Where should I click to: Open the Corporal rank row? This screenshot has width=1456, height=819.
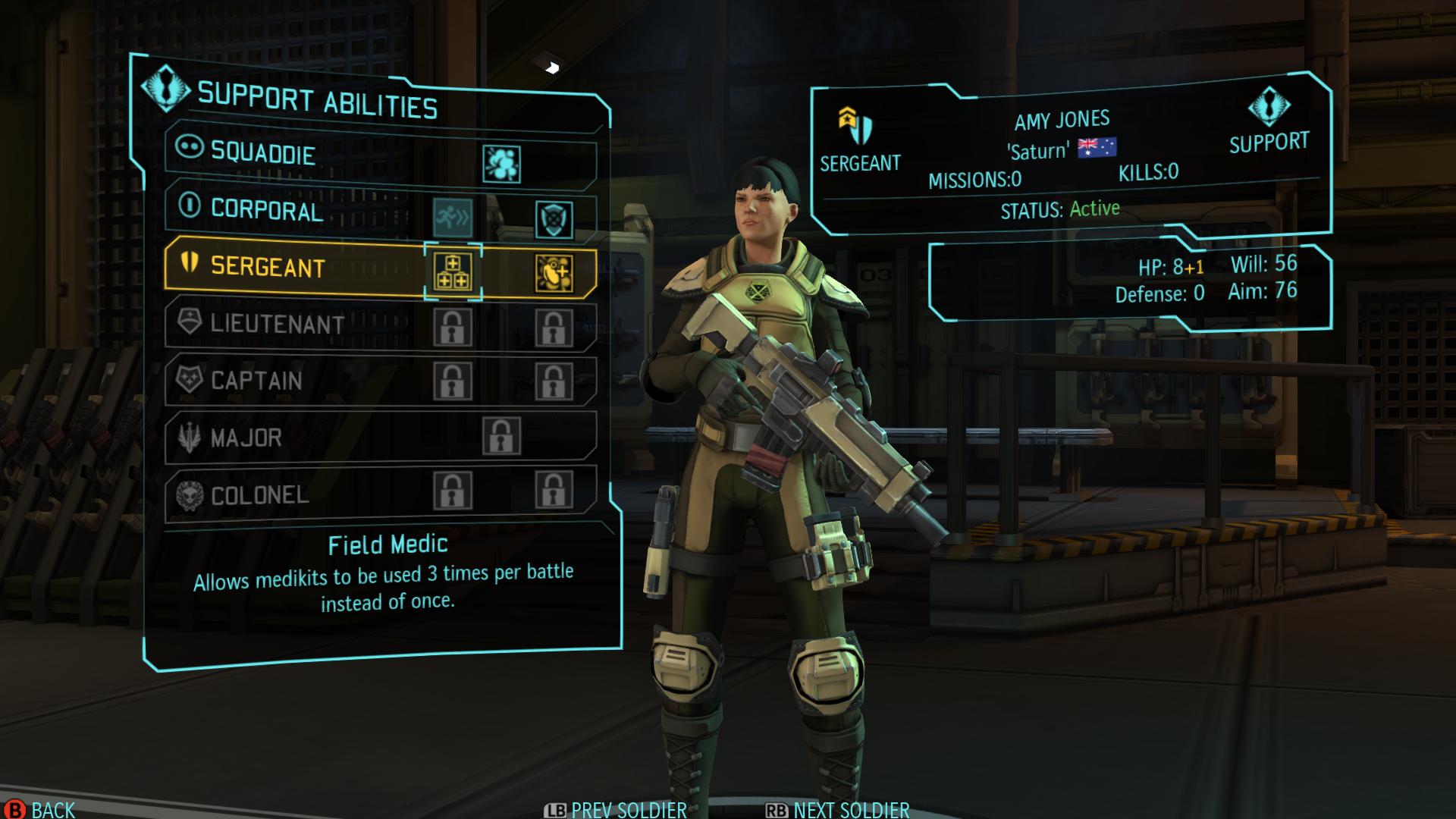coord(267,210)
